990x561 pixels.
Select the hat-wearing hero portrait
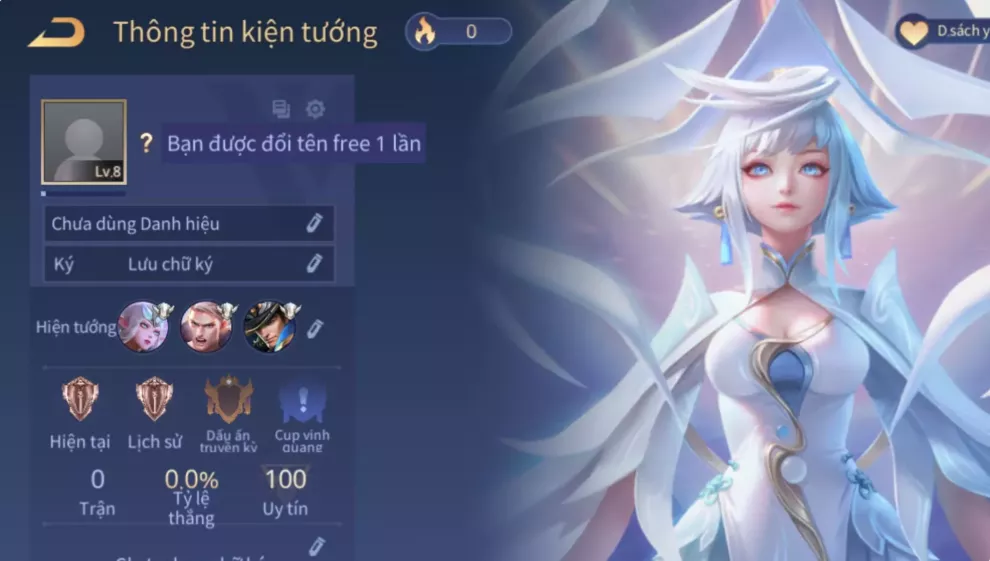[x=269, y=327]
